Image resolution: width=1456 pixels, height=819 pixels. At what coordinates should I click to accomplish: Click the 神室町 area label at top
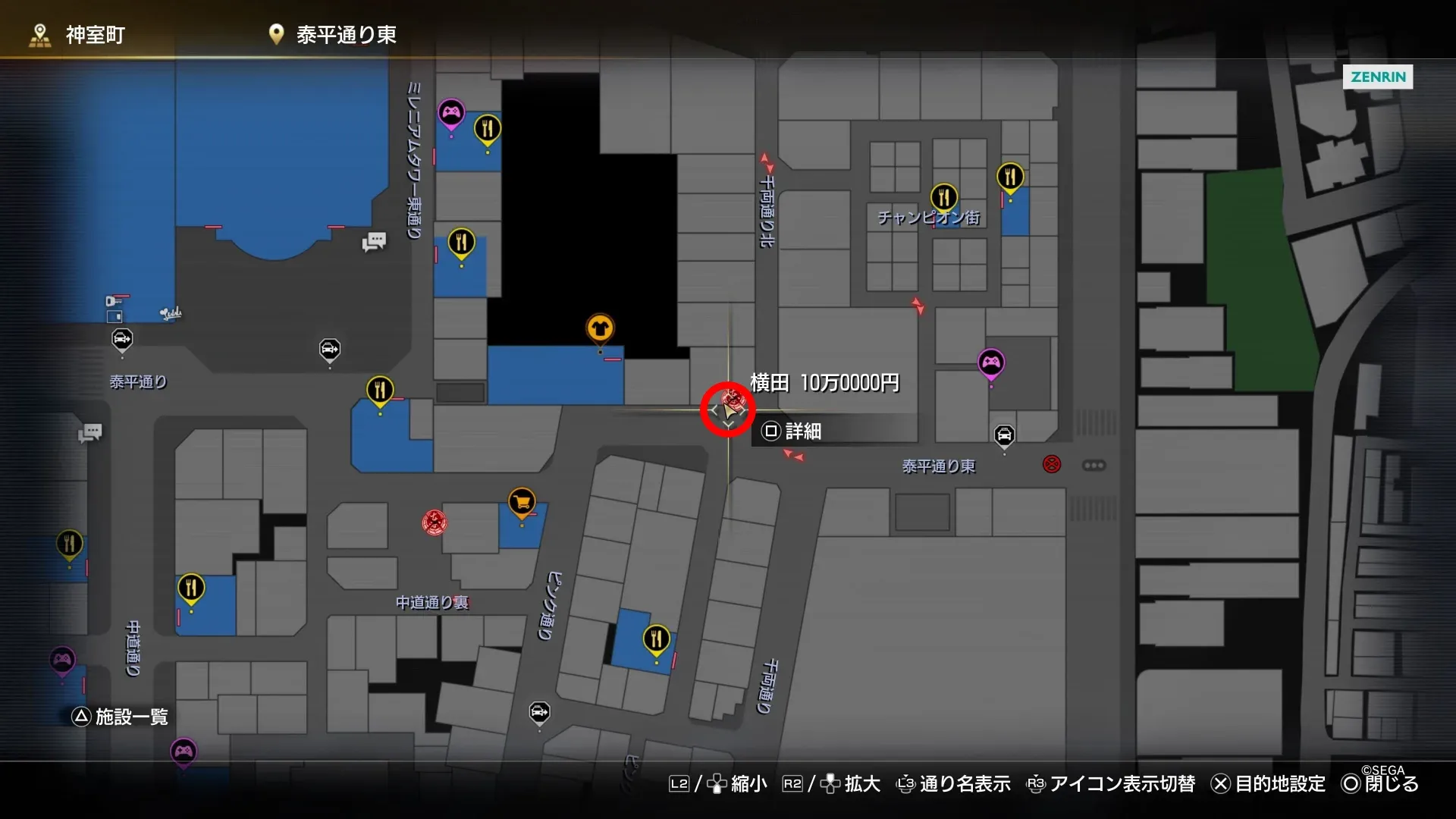tap(95, 34)
